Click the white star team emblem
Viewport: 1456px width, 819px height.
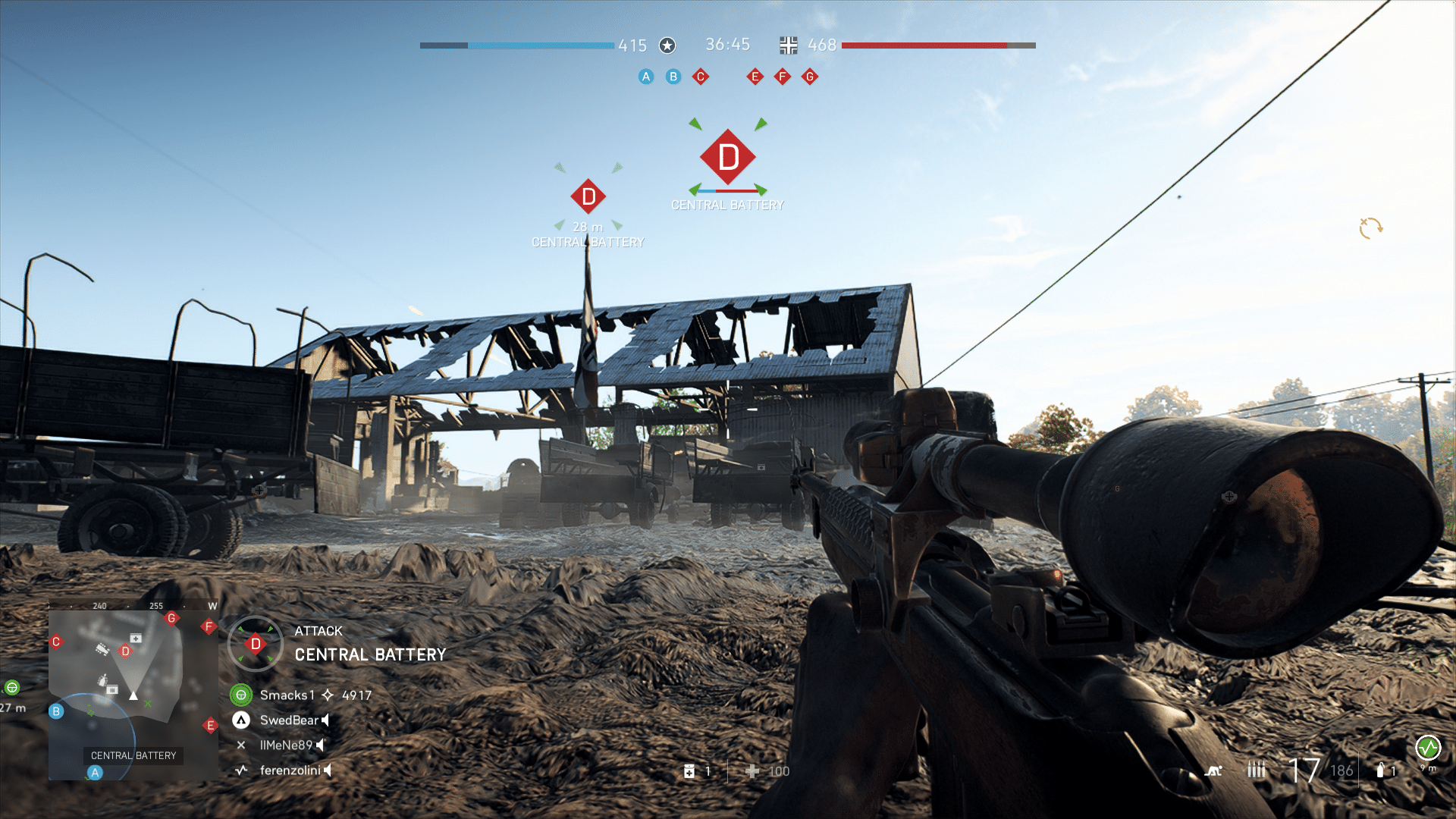(x=667, y=45)
